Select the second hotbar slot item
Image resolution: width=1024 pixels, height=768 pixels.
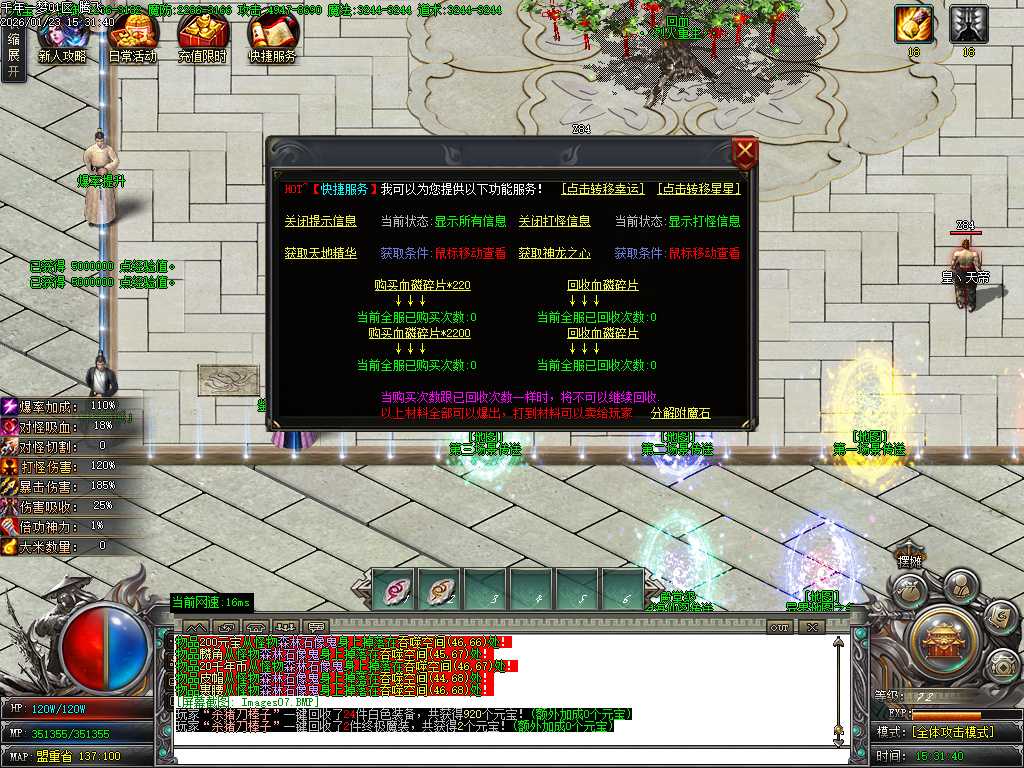coord(439,590)
